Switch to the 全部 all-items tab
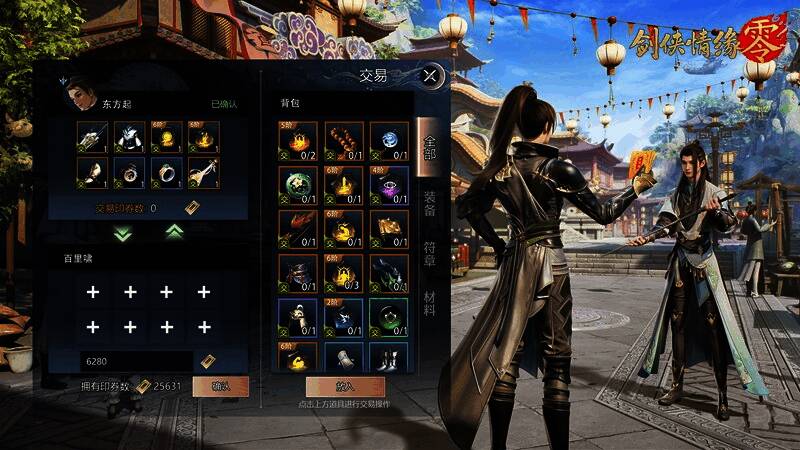The width and height of the screenshot is (800, 450). pyautogui.click(x=429, y=145)
